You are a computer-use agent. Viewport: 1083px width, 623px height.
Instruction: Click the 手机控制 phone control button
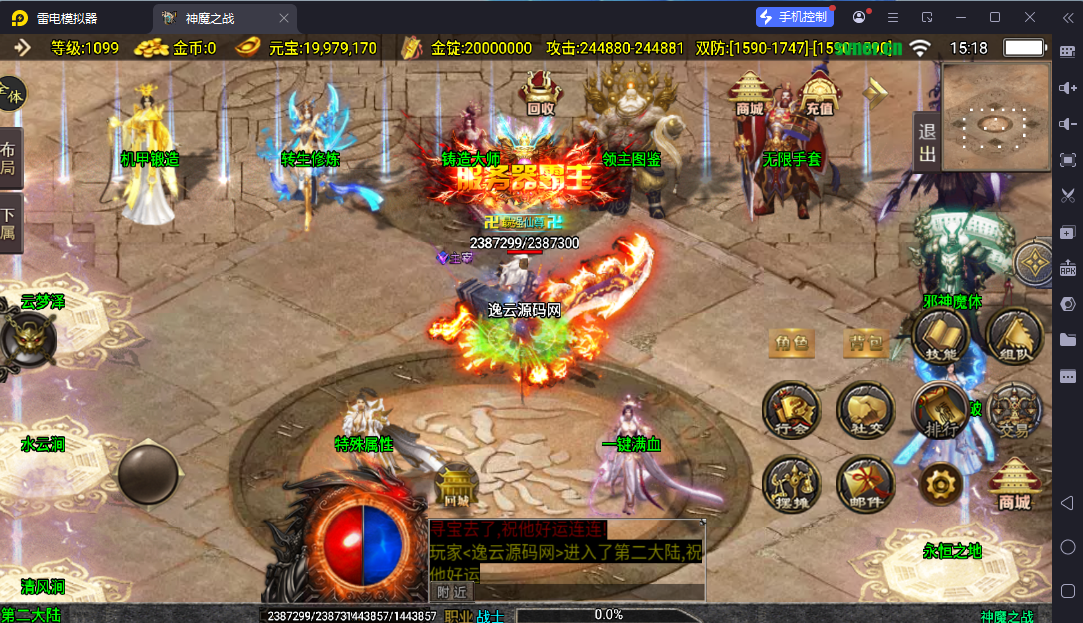pos(793,17)
